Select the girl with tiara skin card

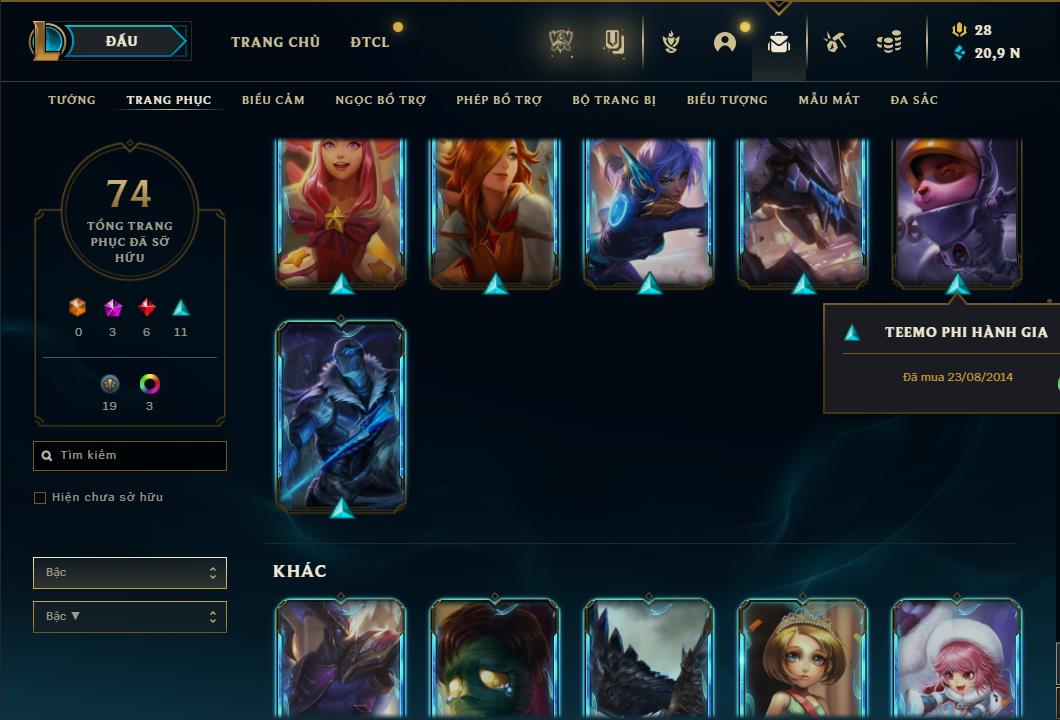pyautogui.click(x=803, y=656)
